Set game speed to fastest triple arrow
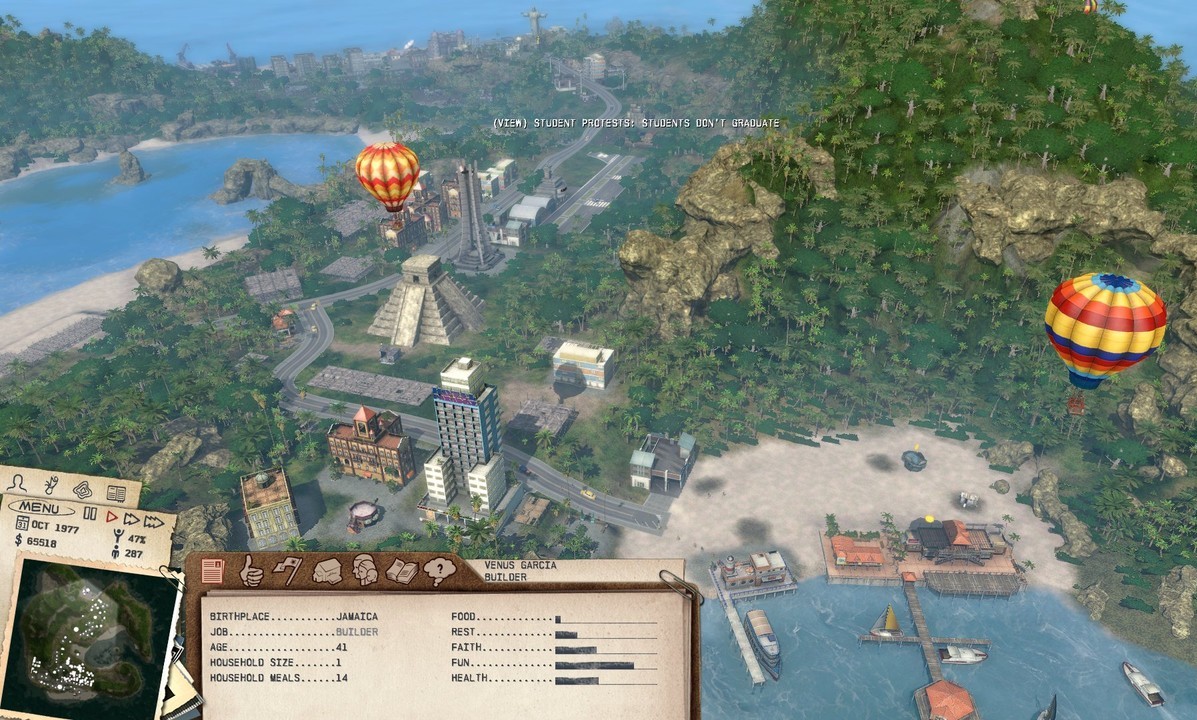The image size is (1197, 720). click(153, 521)
